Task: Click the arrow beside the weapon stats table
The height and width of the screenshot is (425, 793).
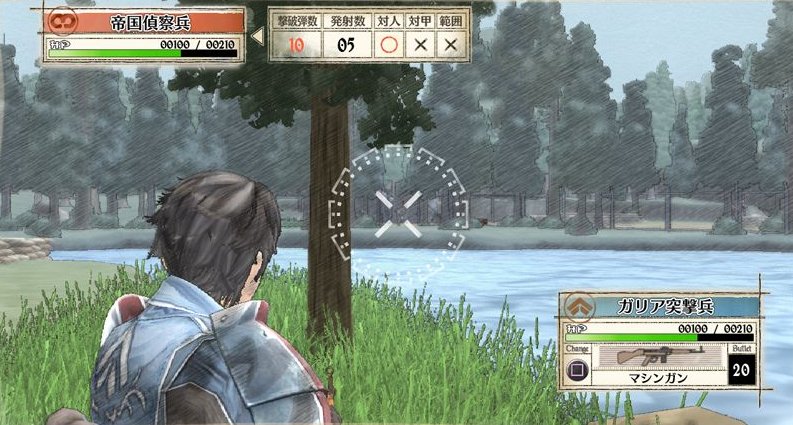Action: pos(256,36)
